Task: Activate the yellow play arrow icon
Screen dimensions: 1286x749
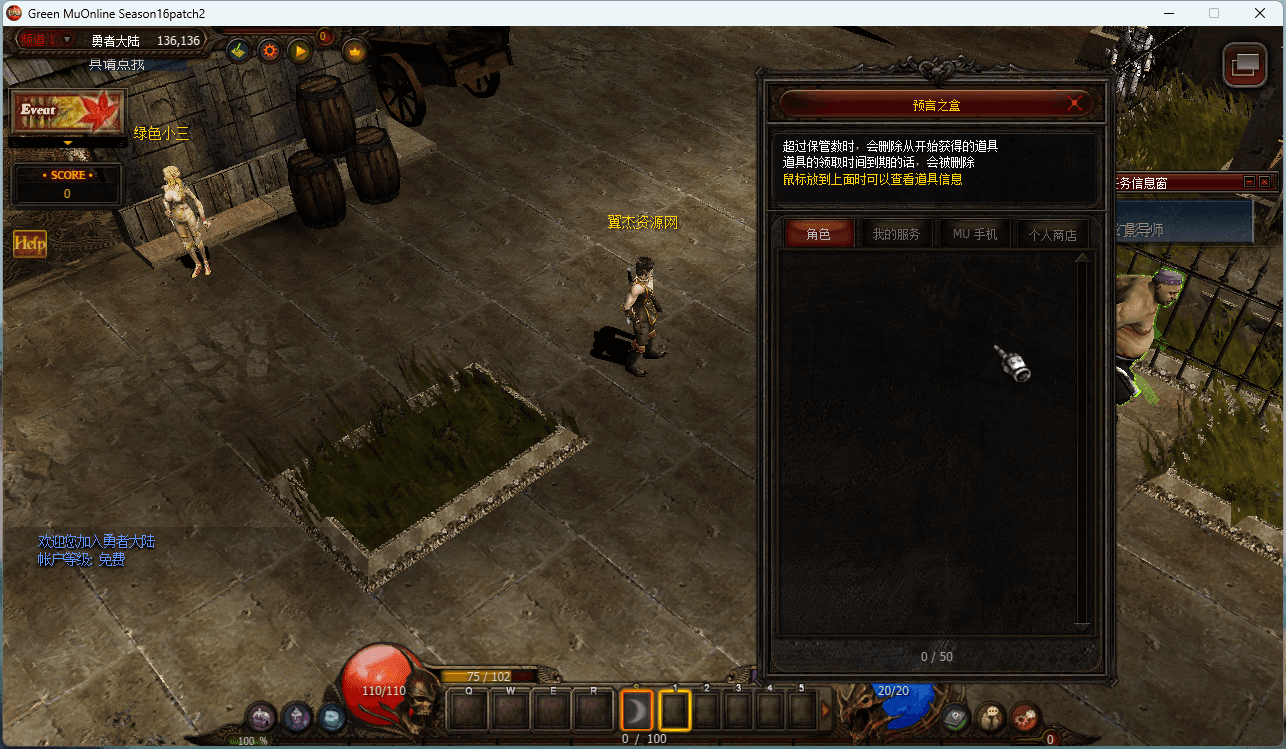Action: click(x=299, y=50)
